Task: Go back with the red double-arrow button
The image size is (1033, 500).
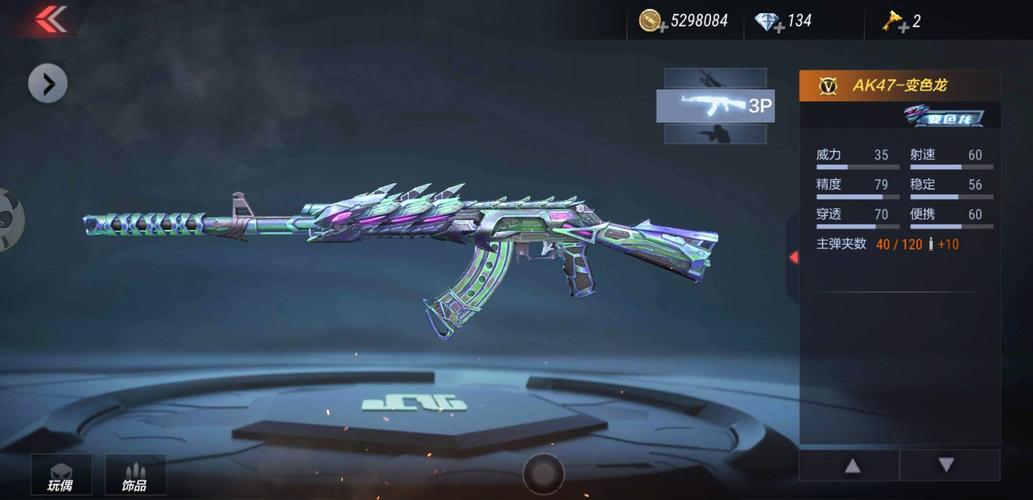Action: [50, 19]
